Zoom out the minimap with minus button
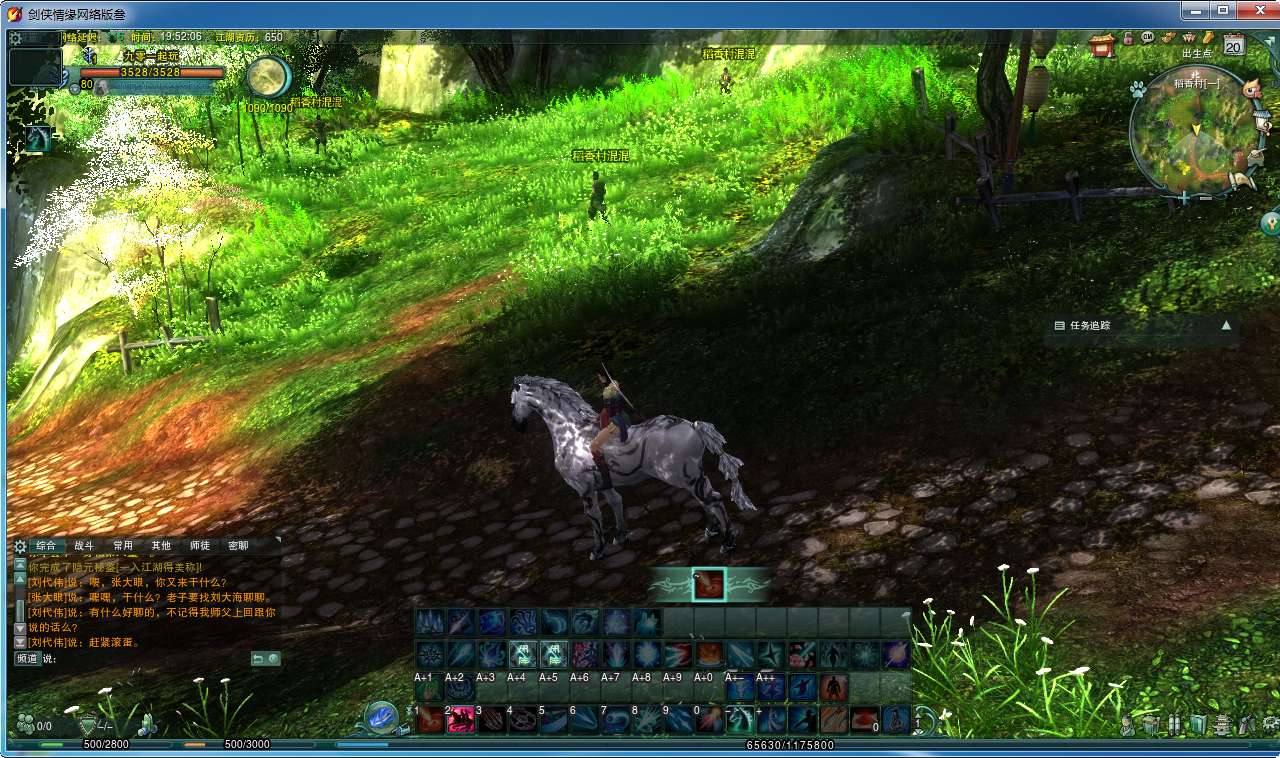 click(1205, 198)
